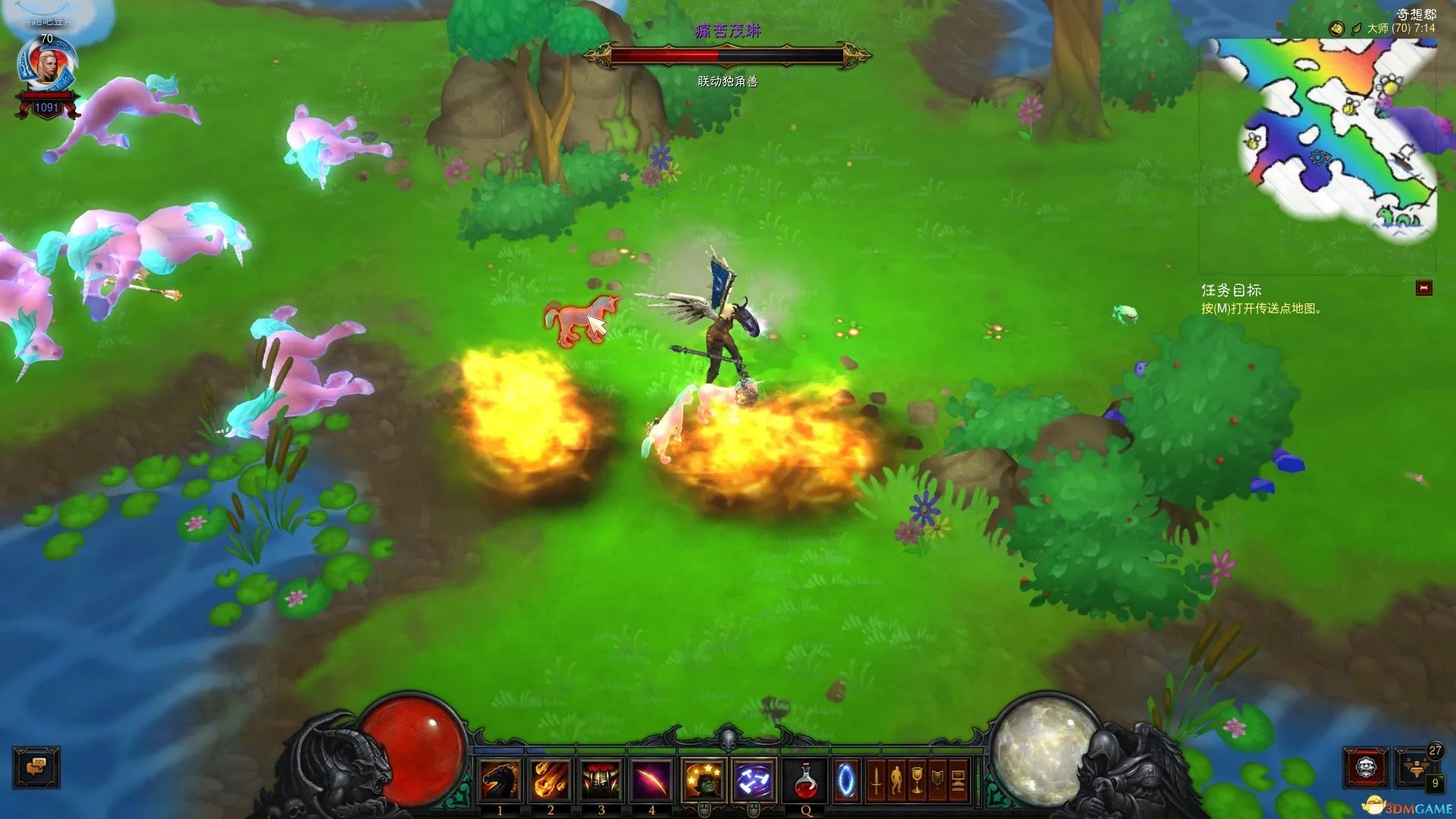
Task: Select the dazed green face skill
Action: [x=704, y=780]
